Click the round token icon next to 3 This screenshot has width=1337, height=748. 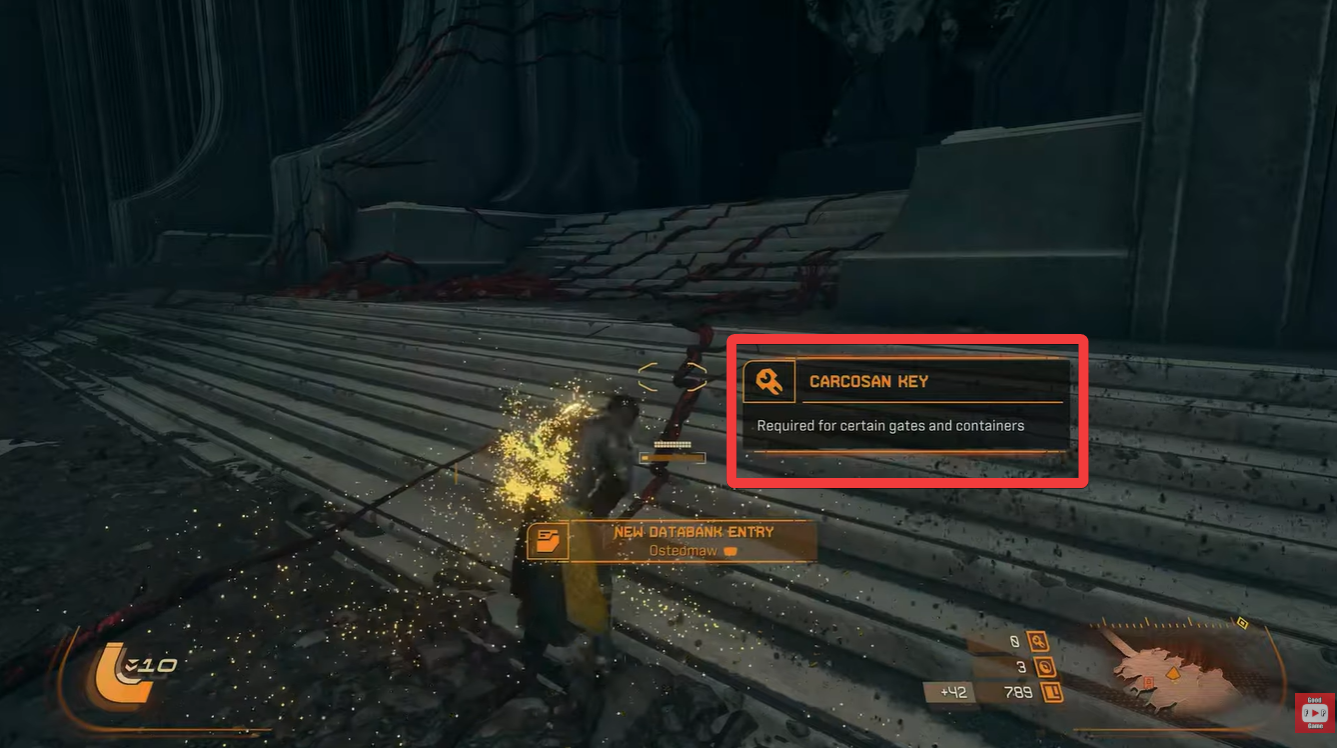point(1048,665)
